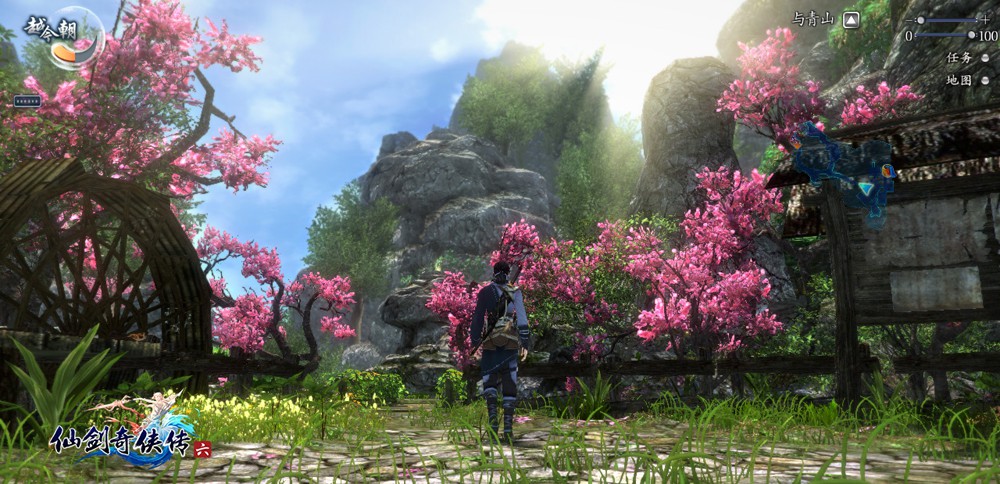Adjust the minimap zoom slider handle

pos(921,20)
